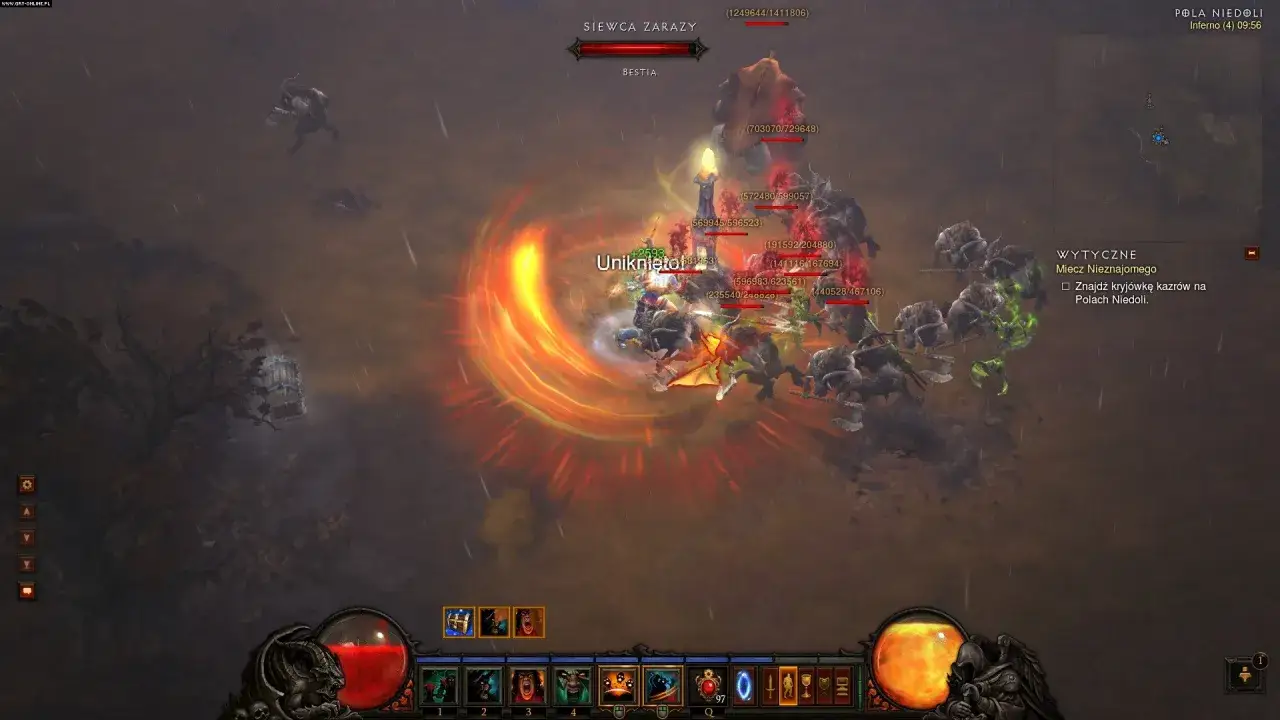Cast the fiery left-mouse-button skill
The height and width of the screenshot is (720, 1280).
619,684
